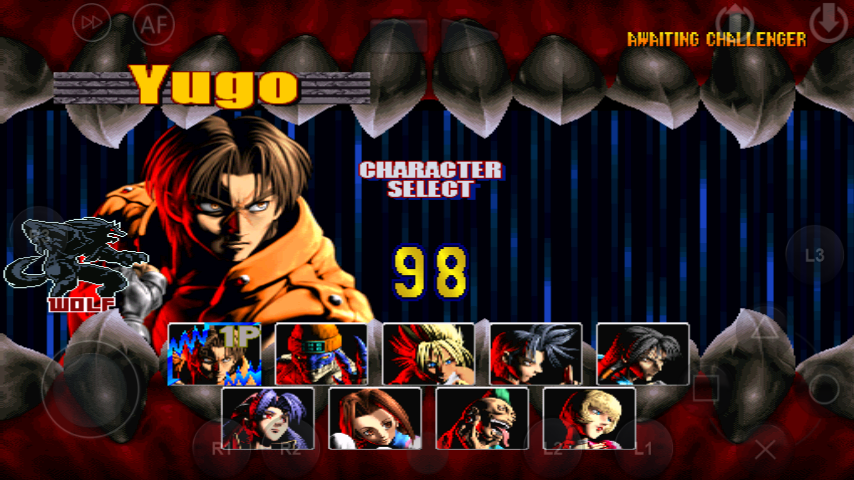Tap the AF autofire overlay button
The image size is (854, 480).
tap(154, 23)
